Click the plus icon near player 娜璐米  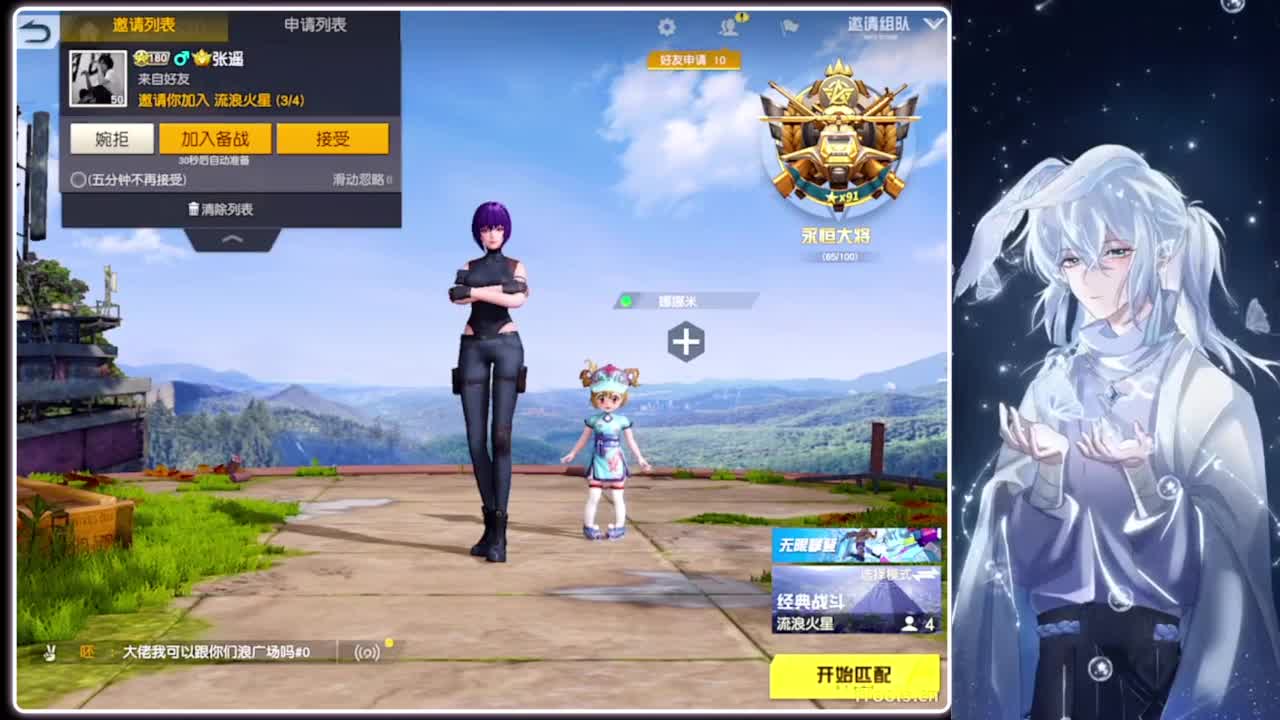[x=684, y=341]
